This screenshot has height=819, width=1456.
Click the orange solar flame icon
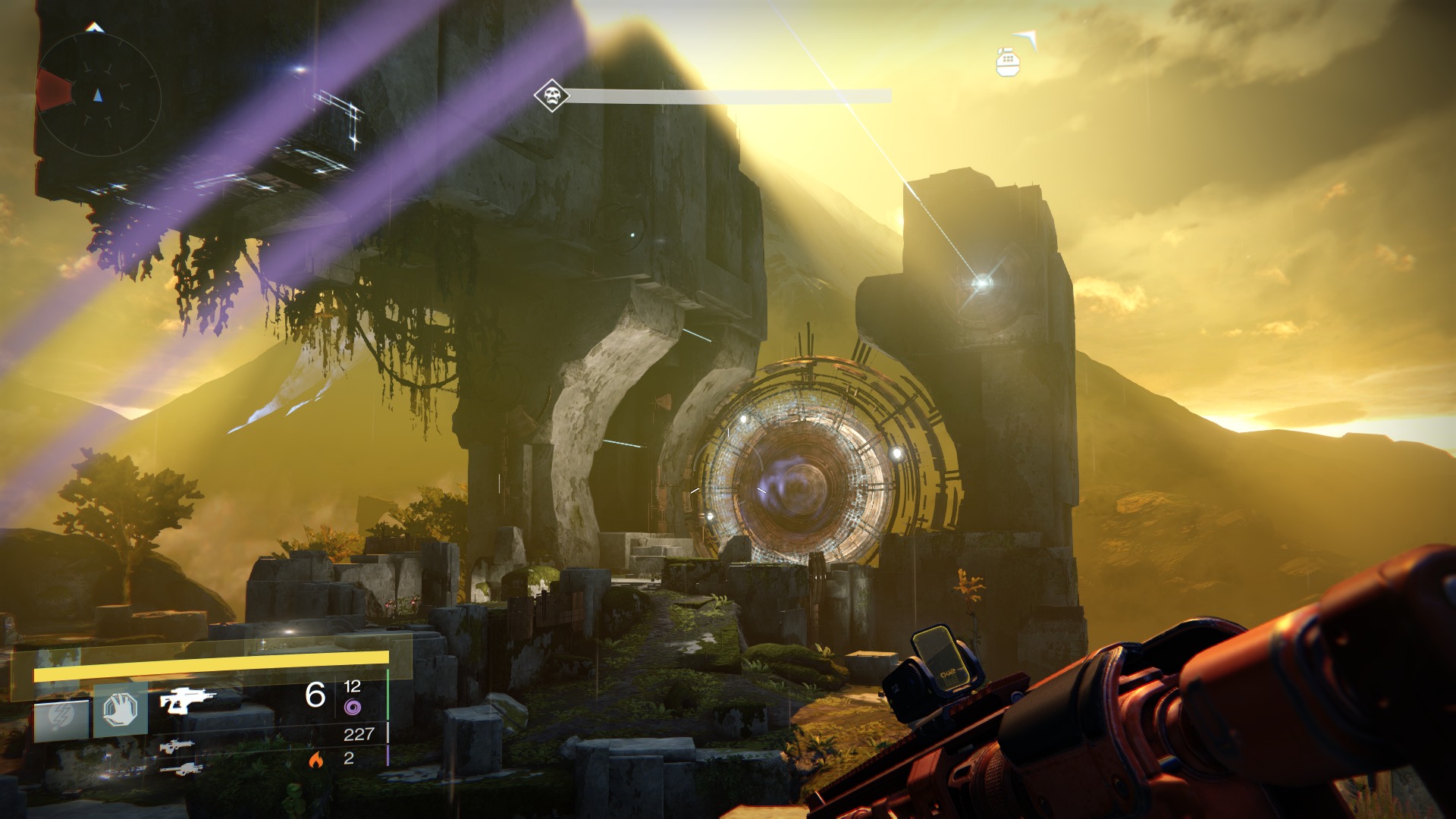[315, 758]
